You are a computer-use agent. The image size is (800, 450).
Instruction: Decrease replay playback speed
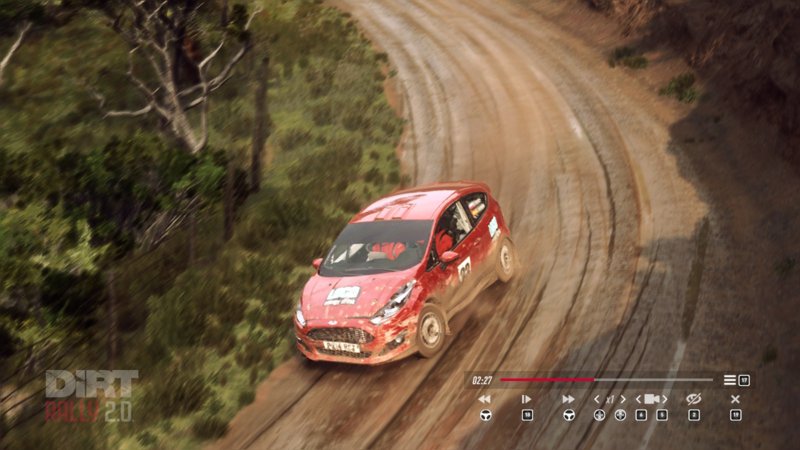pos(598,399)
